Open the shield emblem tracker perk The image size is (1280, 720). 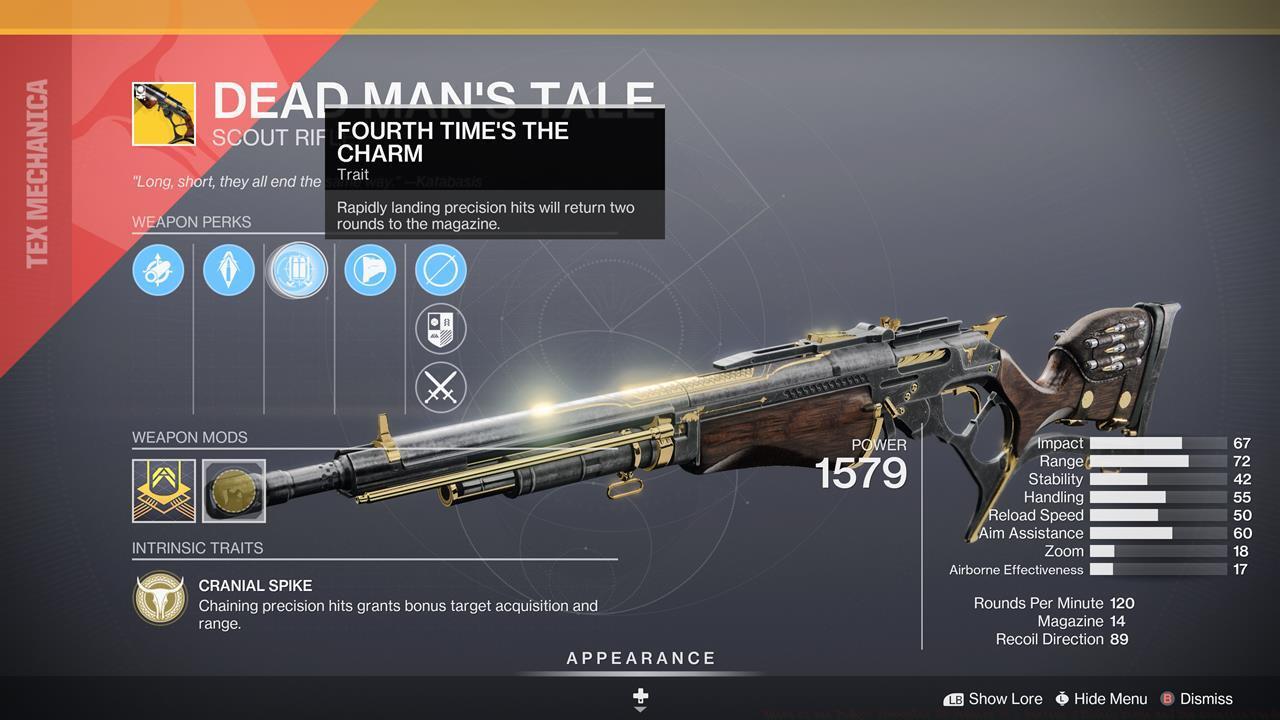tap(441, 328)
